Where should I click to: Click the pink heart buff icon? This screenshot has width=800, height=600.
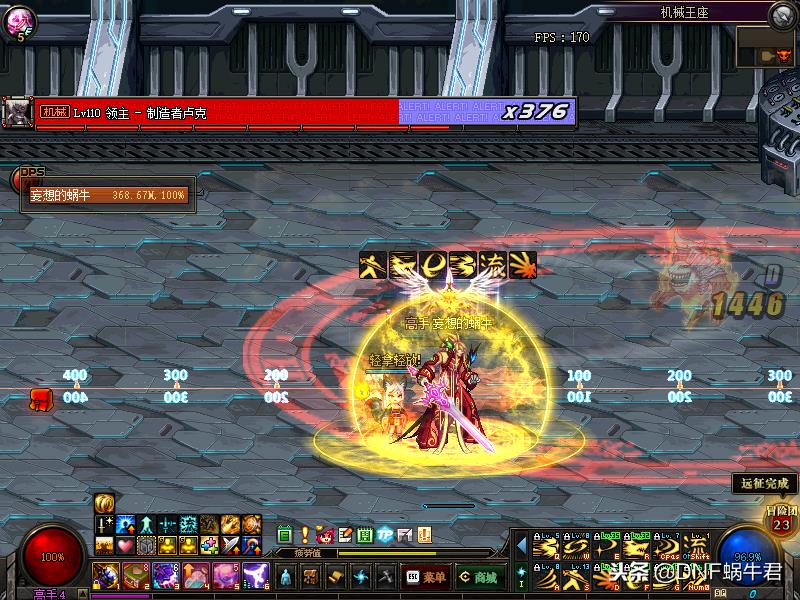point(125,545)
